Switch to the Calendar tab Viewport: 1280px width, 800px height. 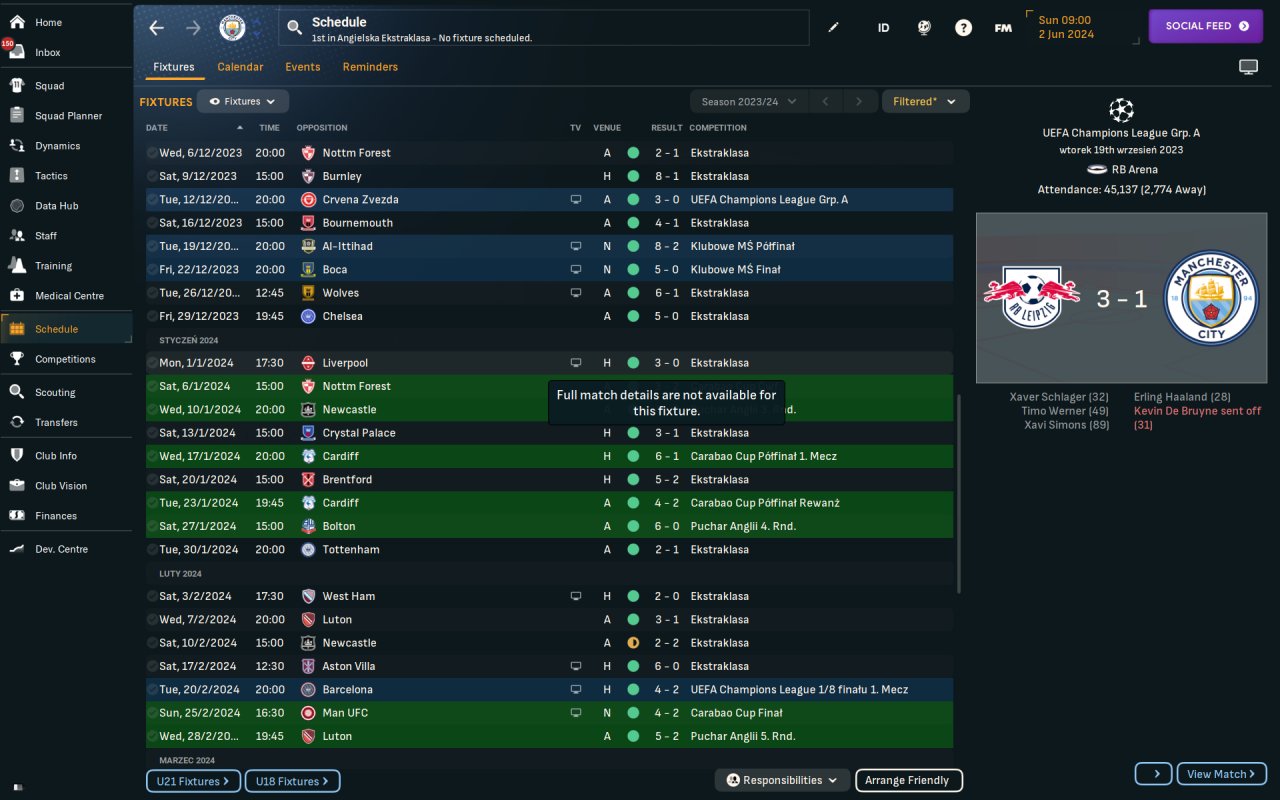(240, 67)
